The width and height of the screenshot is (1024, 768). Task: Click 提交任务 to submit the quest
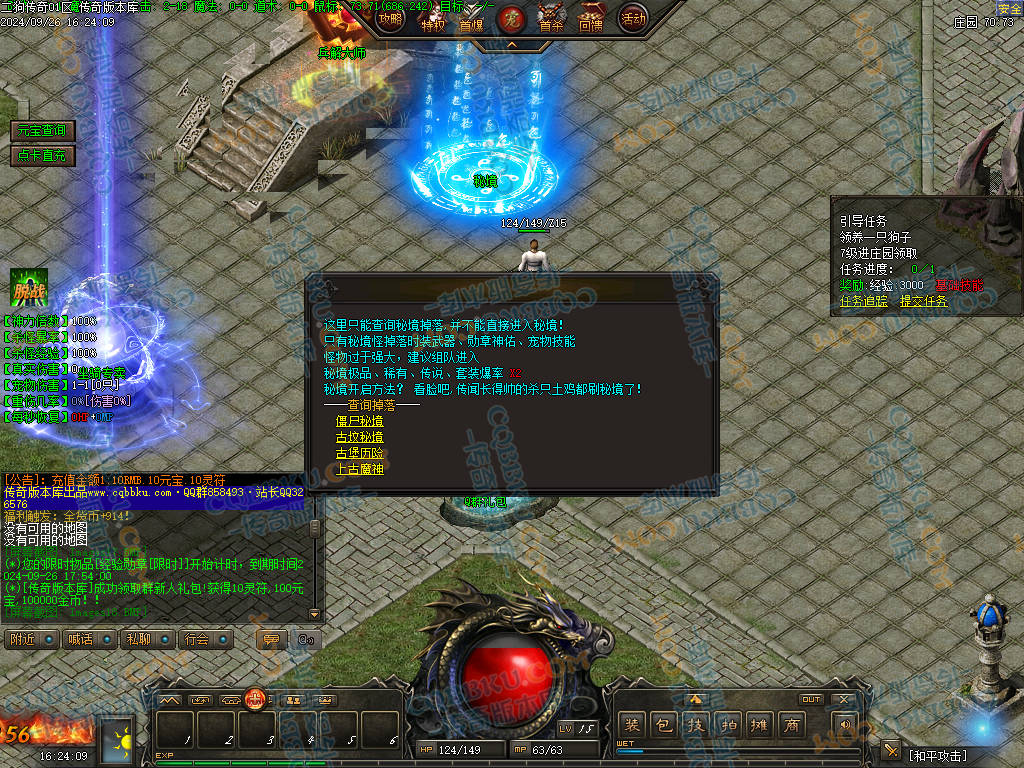(924, 301)
